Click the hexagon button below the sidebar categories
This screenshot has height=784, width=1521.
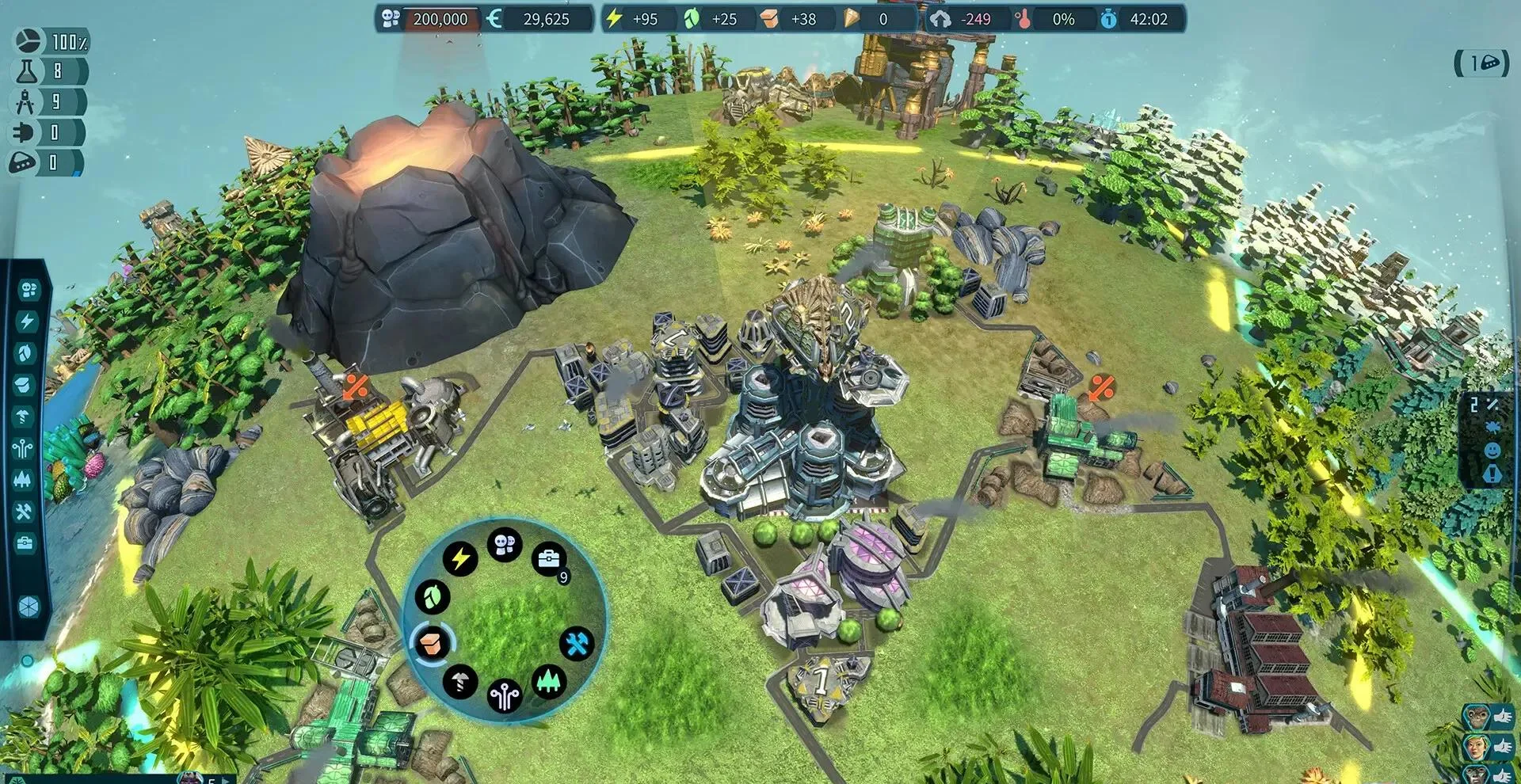tap(28, 607)
